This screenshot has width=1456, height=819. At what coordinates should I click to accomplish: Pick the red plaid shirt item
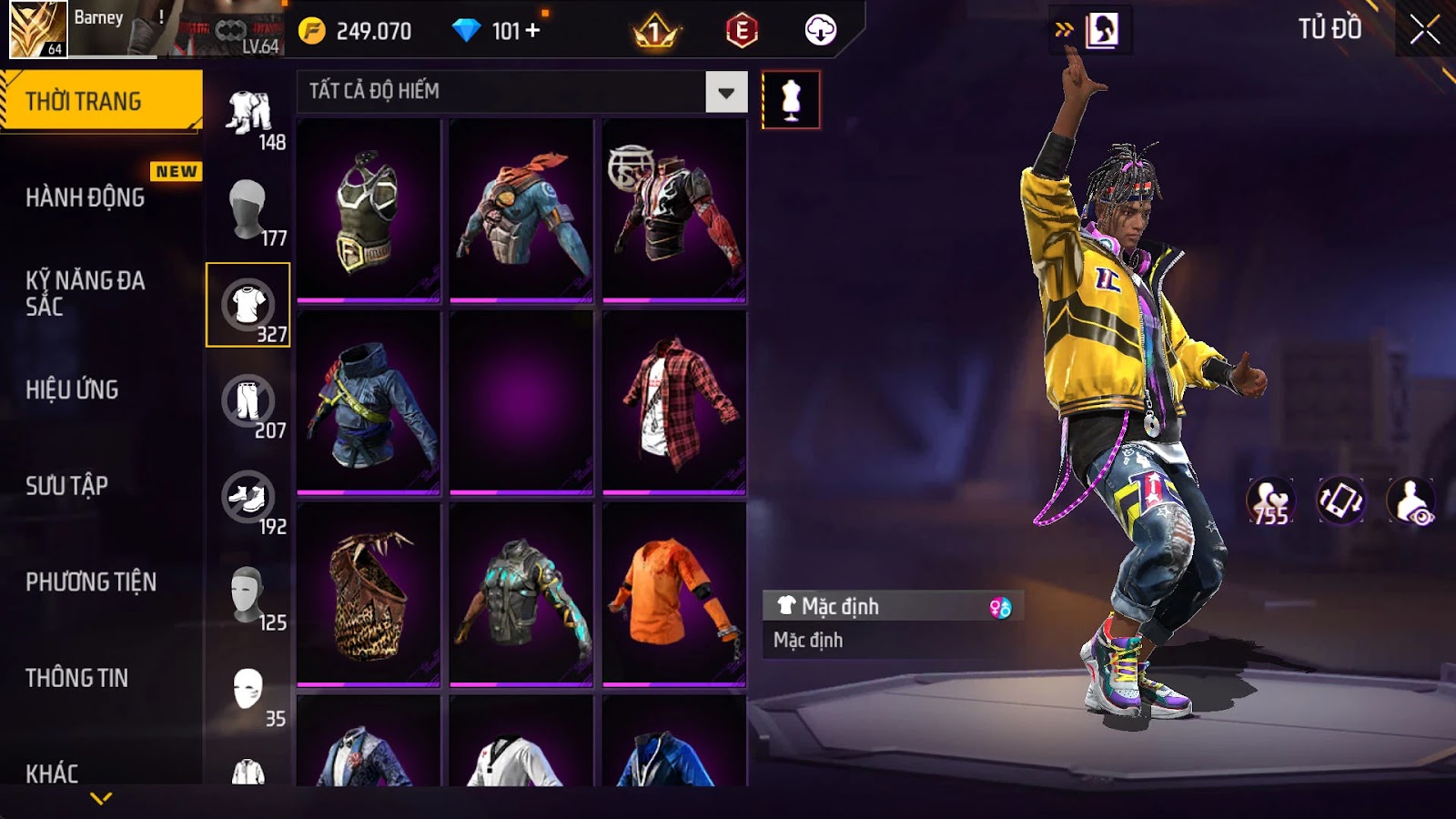click(674, 401)
